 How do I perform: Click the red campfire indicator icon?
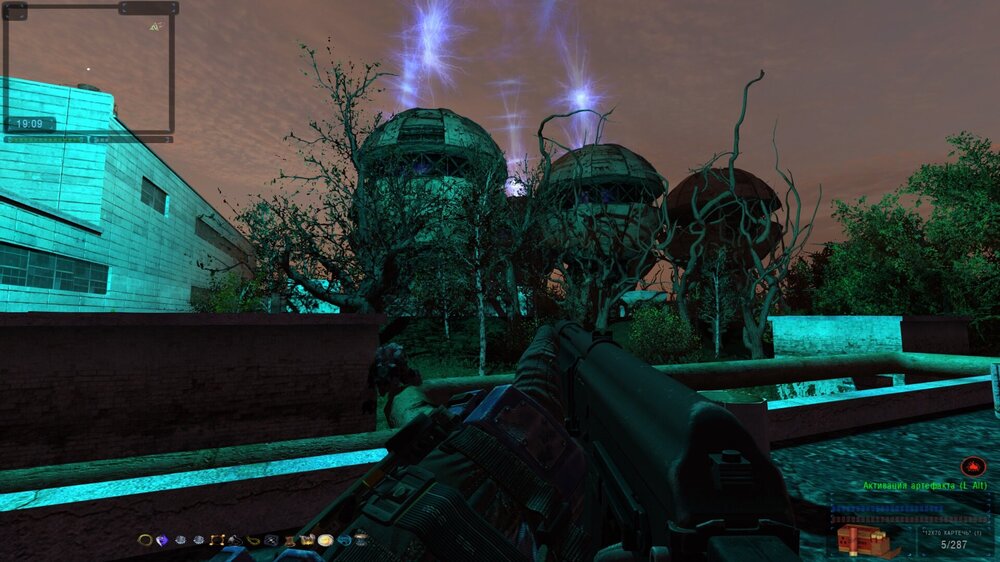970,466
